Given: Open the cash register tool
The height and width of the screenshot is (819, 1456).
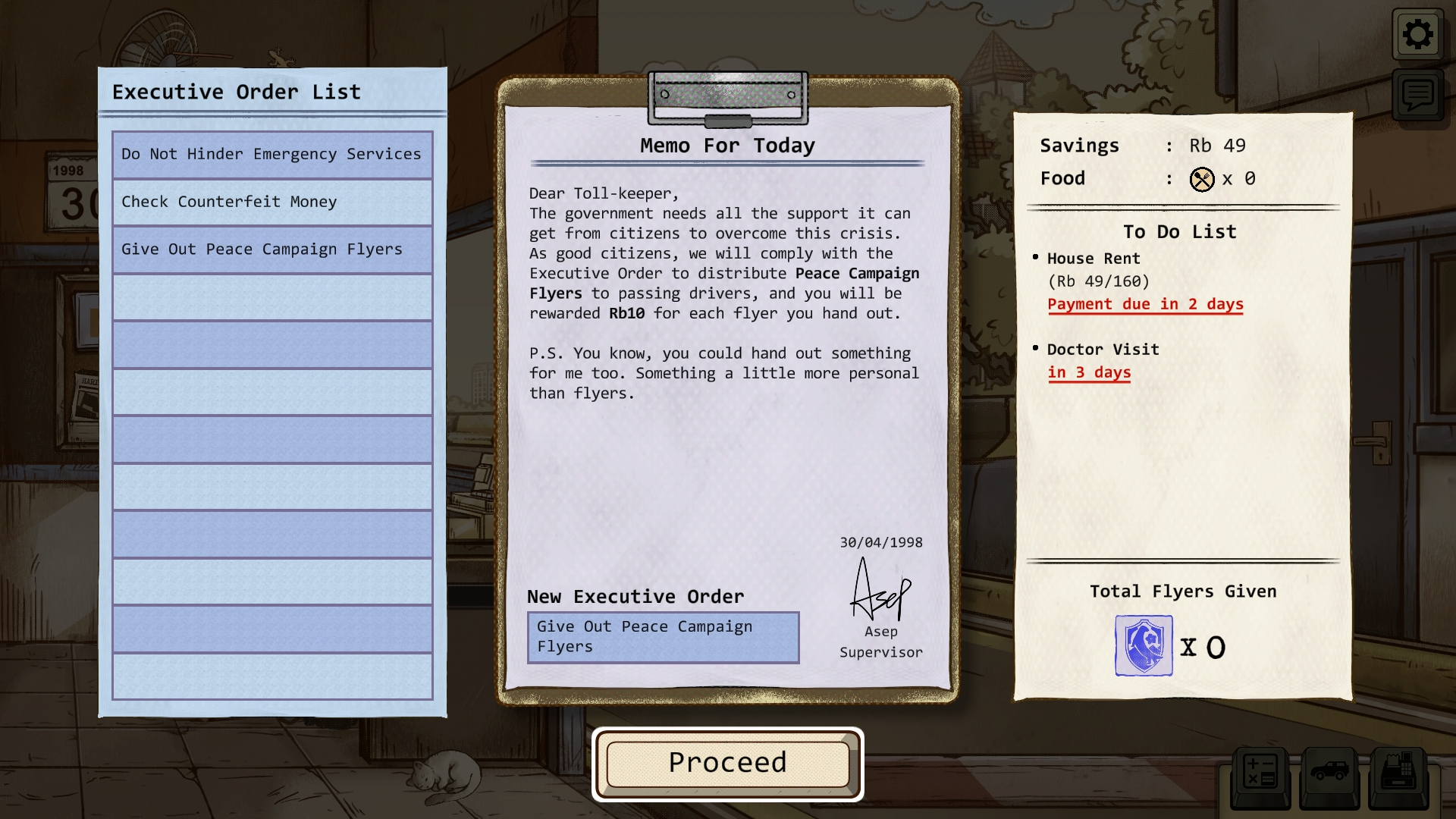Looking at the screenshot, I should pos(1398,775).
